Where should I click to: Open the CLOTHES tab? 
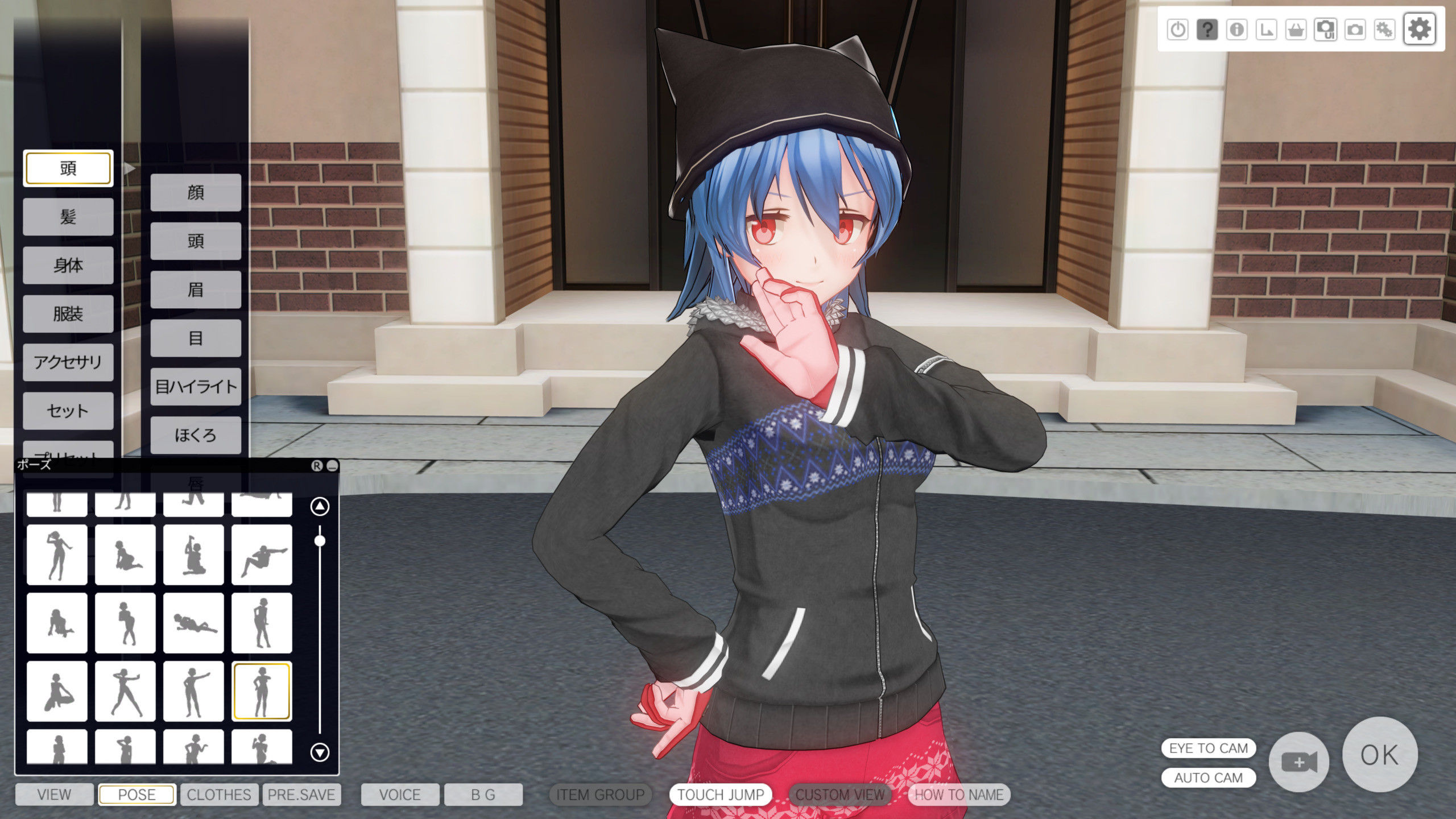point(219,795)
